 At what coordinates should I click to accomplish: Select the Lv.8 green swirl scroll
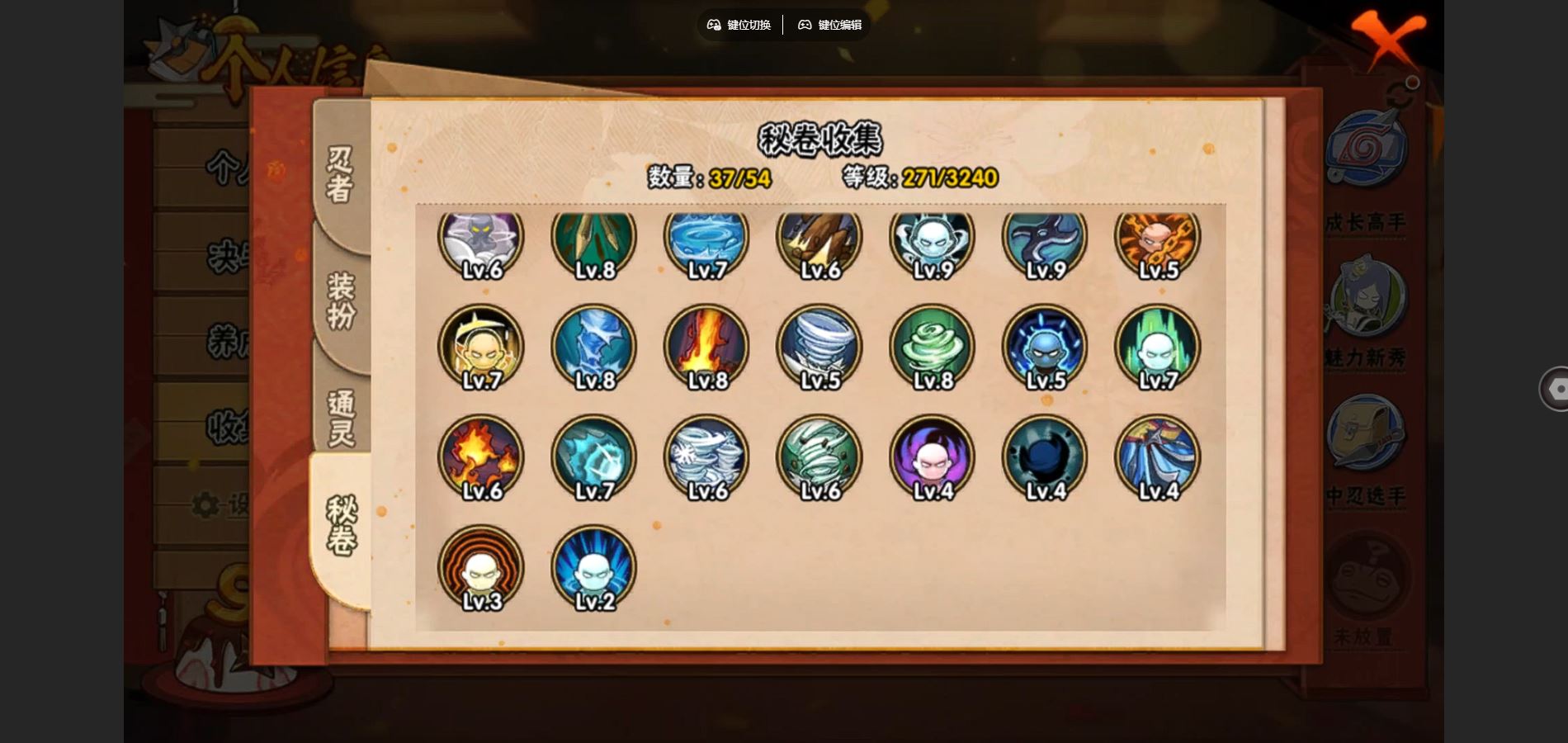point(933,347)
